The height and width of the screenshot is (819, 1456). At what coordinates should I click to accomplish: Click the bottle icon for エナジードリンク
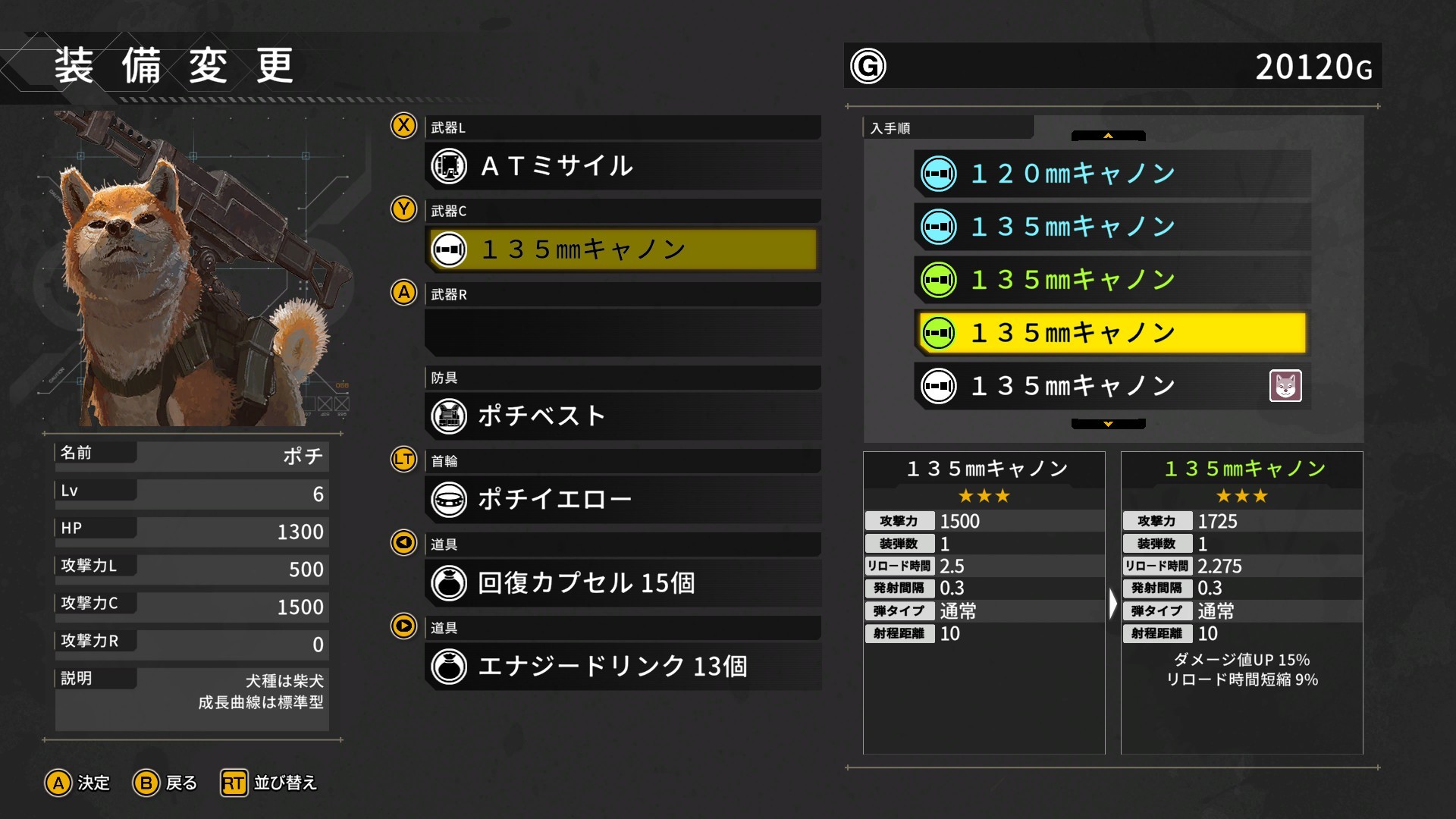click(449, 667)
